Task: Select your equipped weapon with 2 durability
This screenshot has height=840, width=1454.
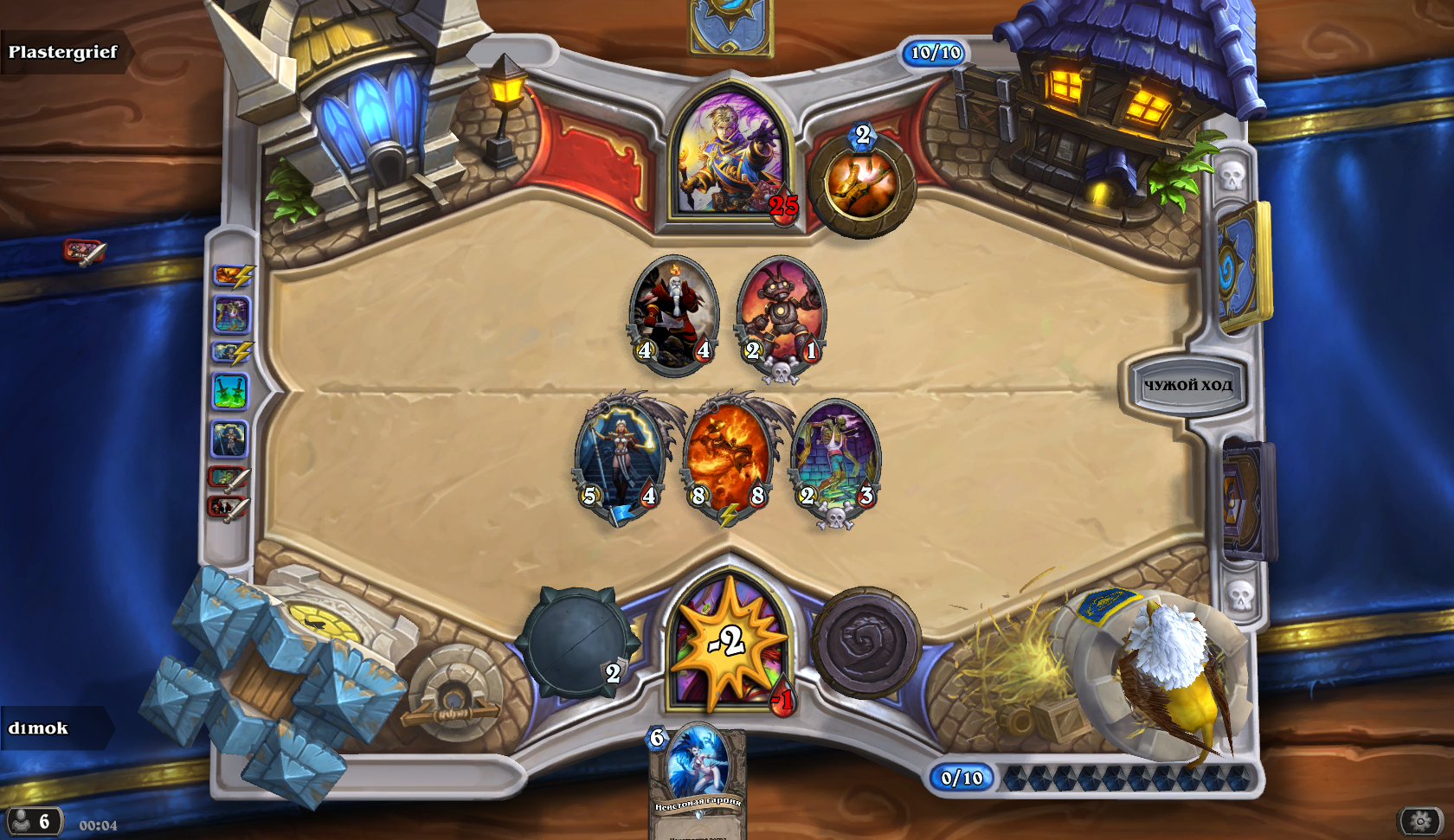Action: (x=576, y=642)
